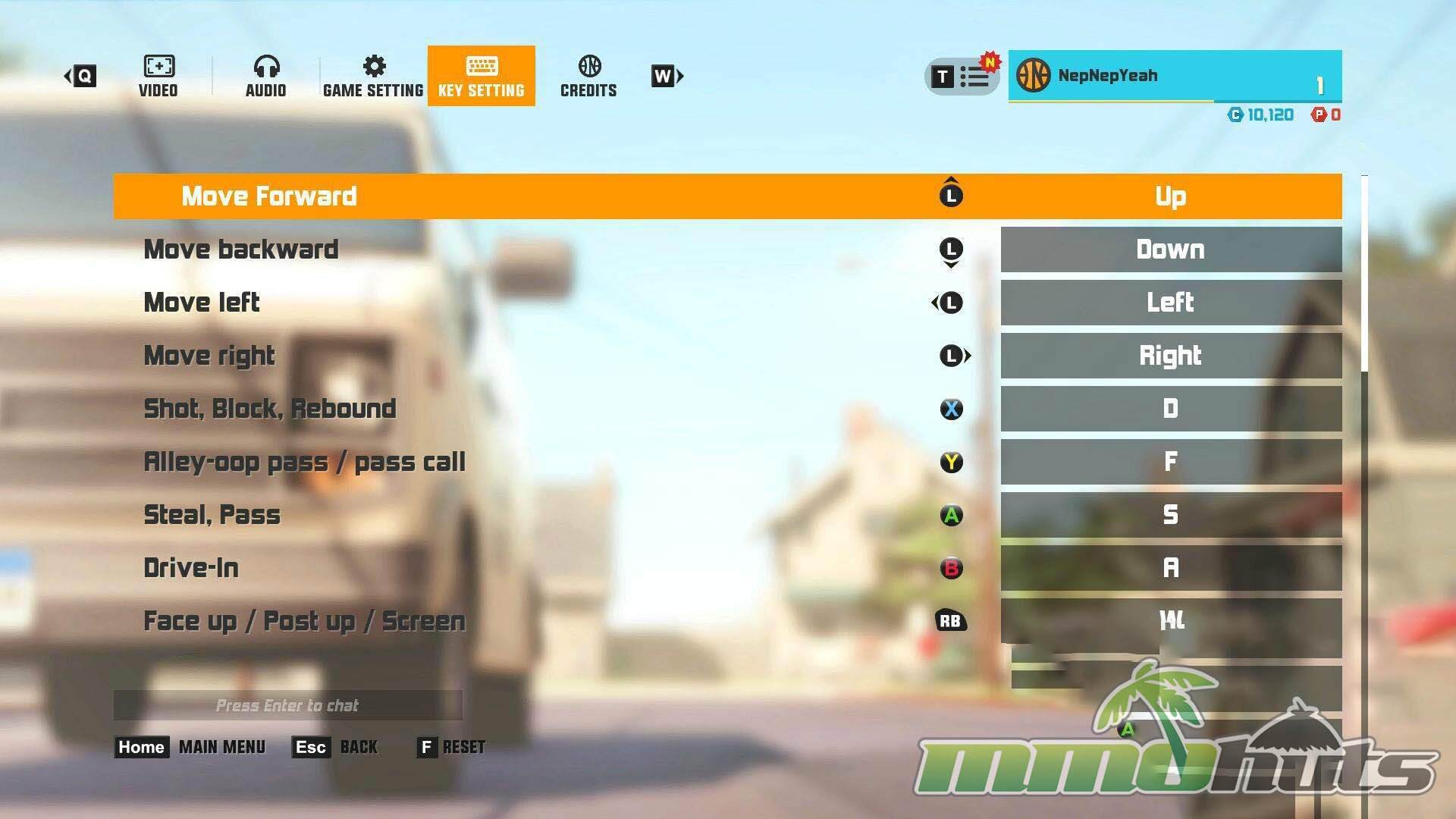1456x819 pixels.
Task: Rebind the Down key for Move backward
Action: click(x=1171, y=249)
